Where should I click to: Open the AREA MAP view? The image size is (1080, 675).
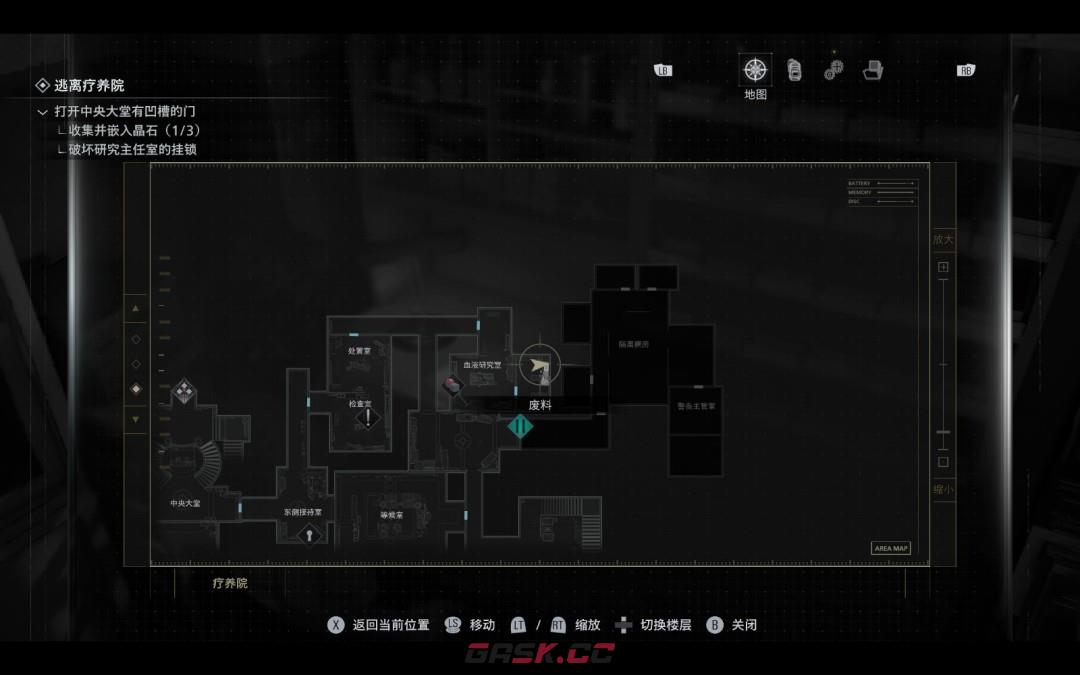pos(890,548)
